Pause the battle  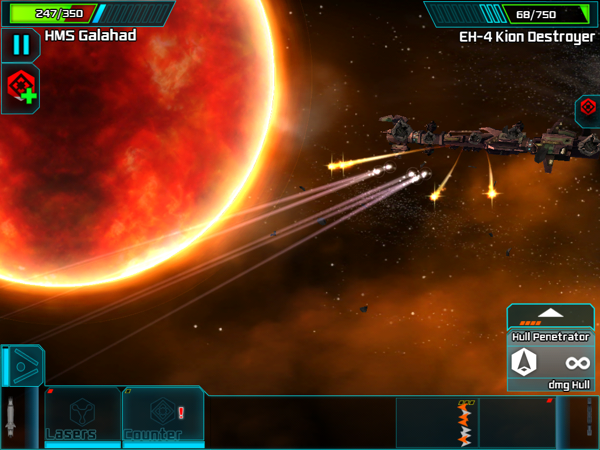click(x=20, y=44)
